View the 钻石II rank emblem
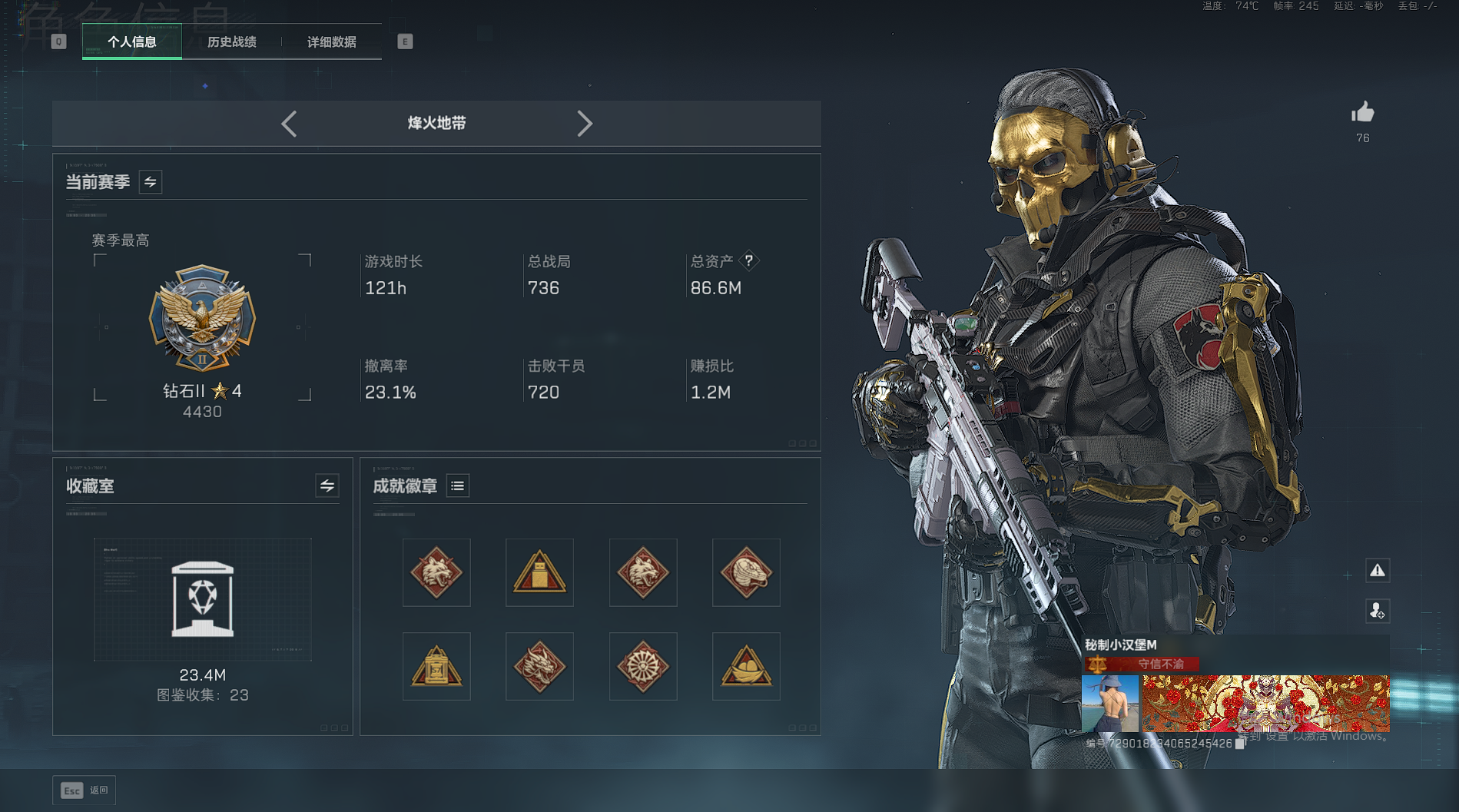Image resolution: width=1459 pixels, height=812 pixels. tap(202, 318)
